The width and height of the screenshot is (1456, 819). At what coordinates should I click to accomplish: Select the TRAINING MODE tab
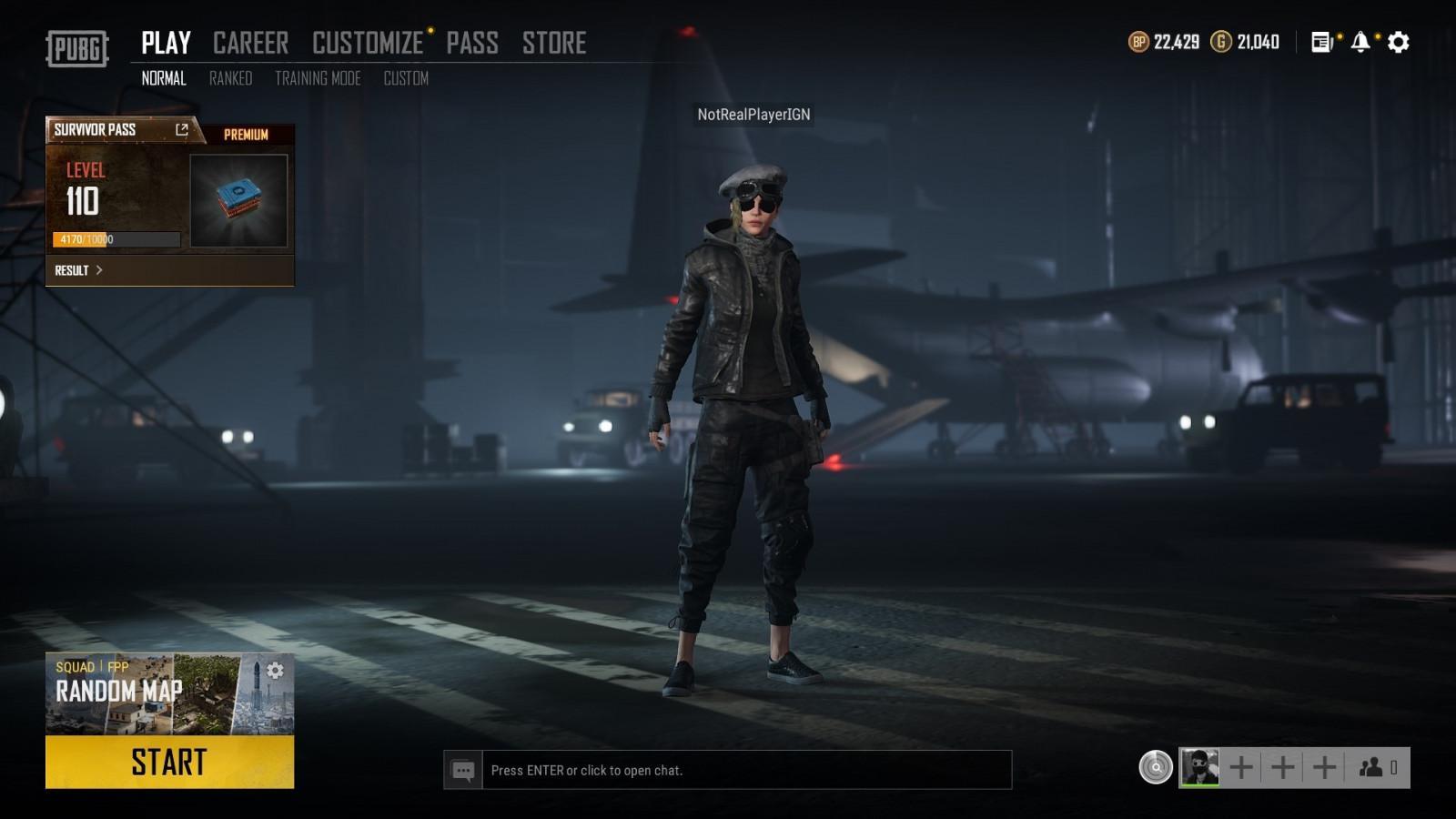(x=318, y=78)
